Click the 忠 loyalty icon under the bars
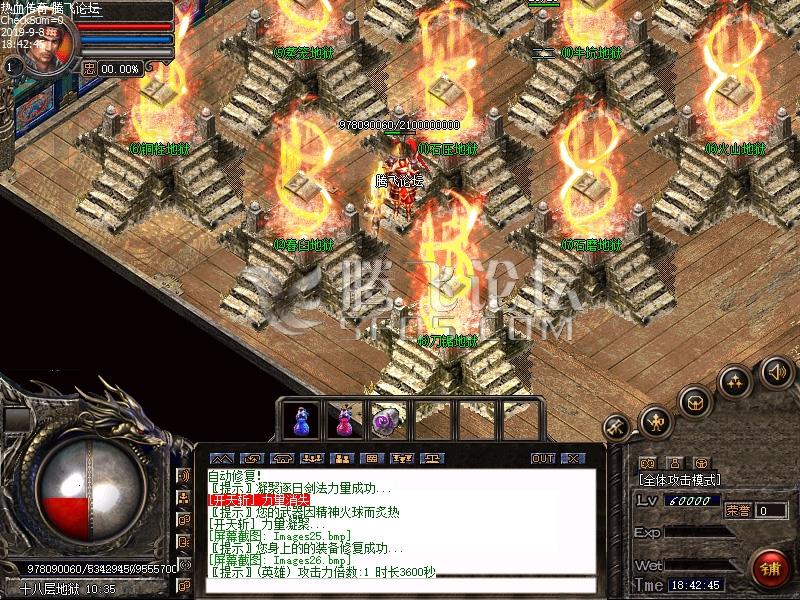 [89, 68]
